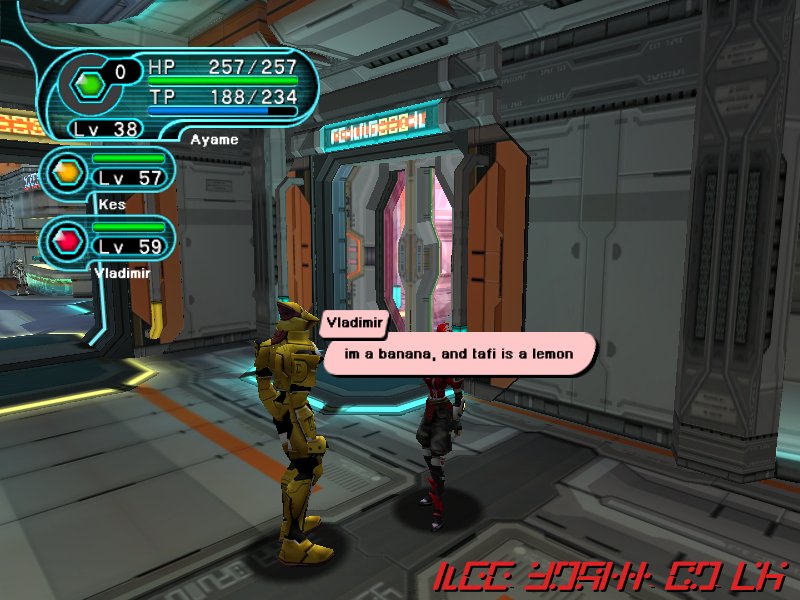
Task: Click Ayame's green section ID icon
Action: 89,84
